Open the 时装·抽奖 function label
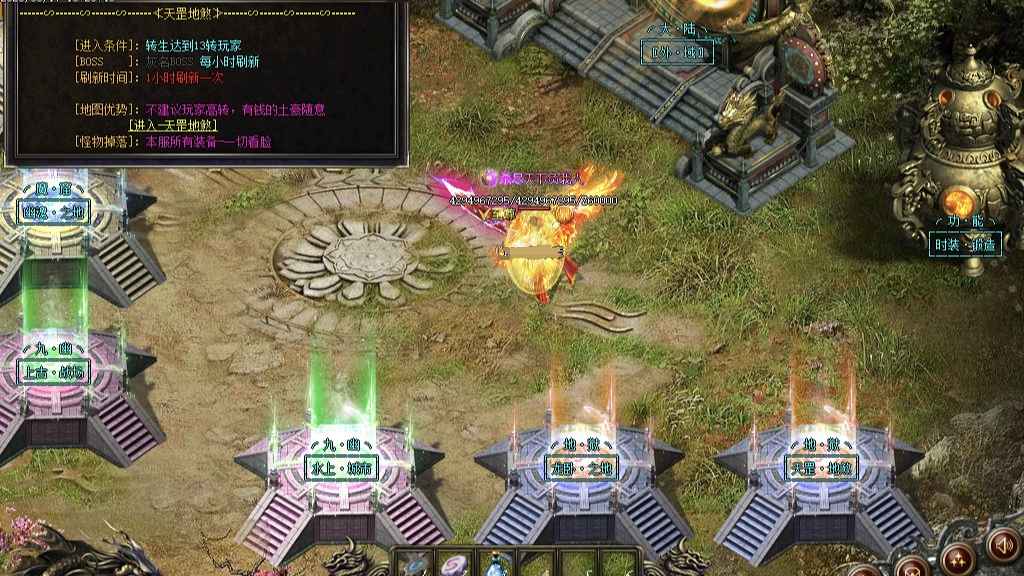 pos(965,244)
